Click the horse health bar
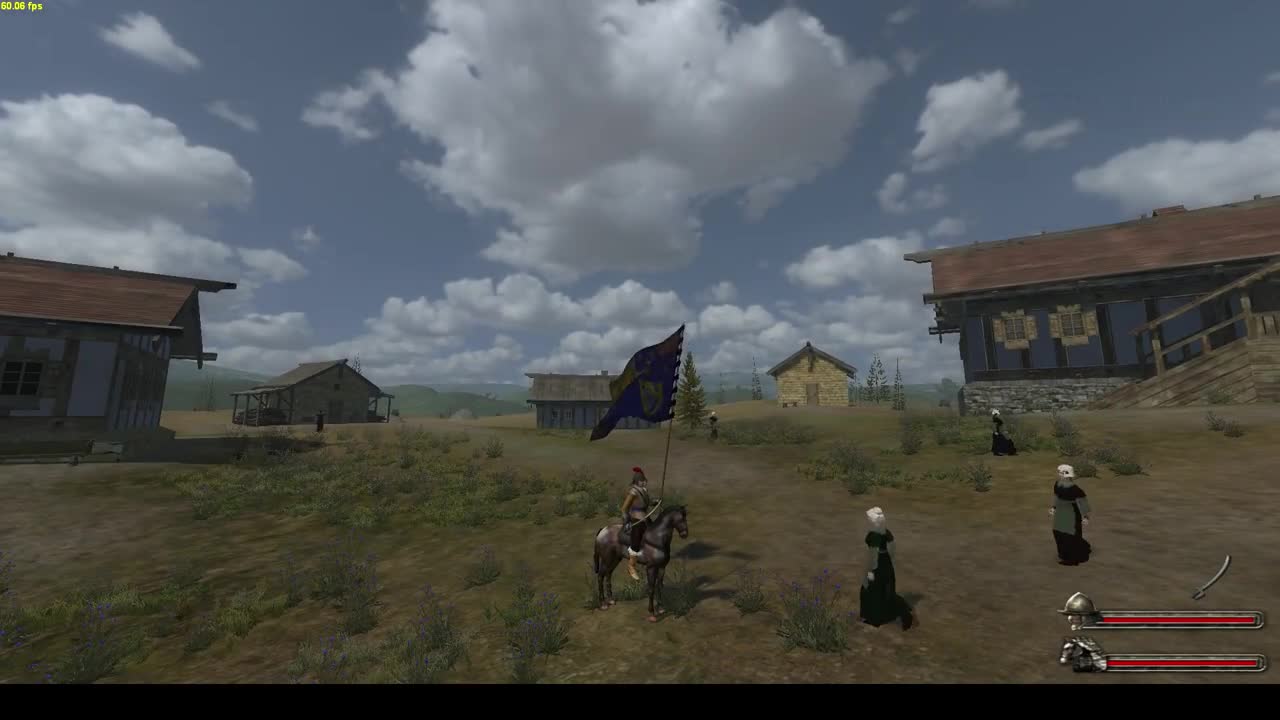Image resolution: width=1280 pixels, height=720 pixels. click(x=1180, y=662)
